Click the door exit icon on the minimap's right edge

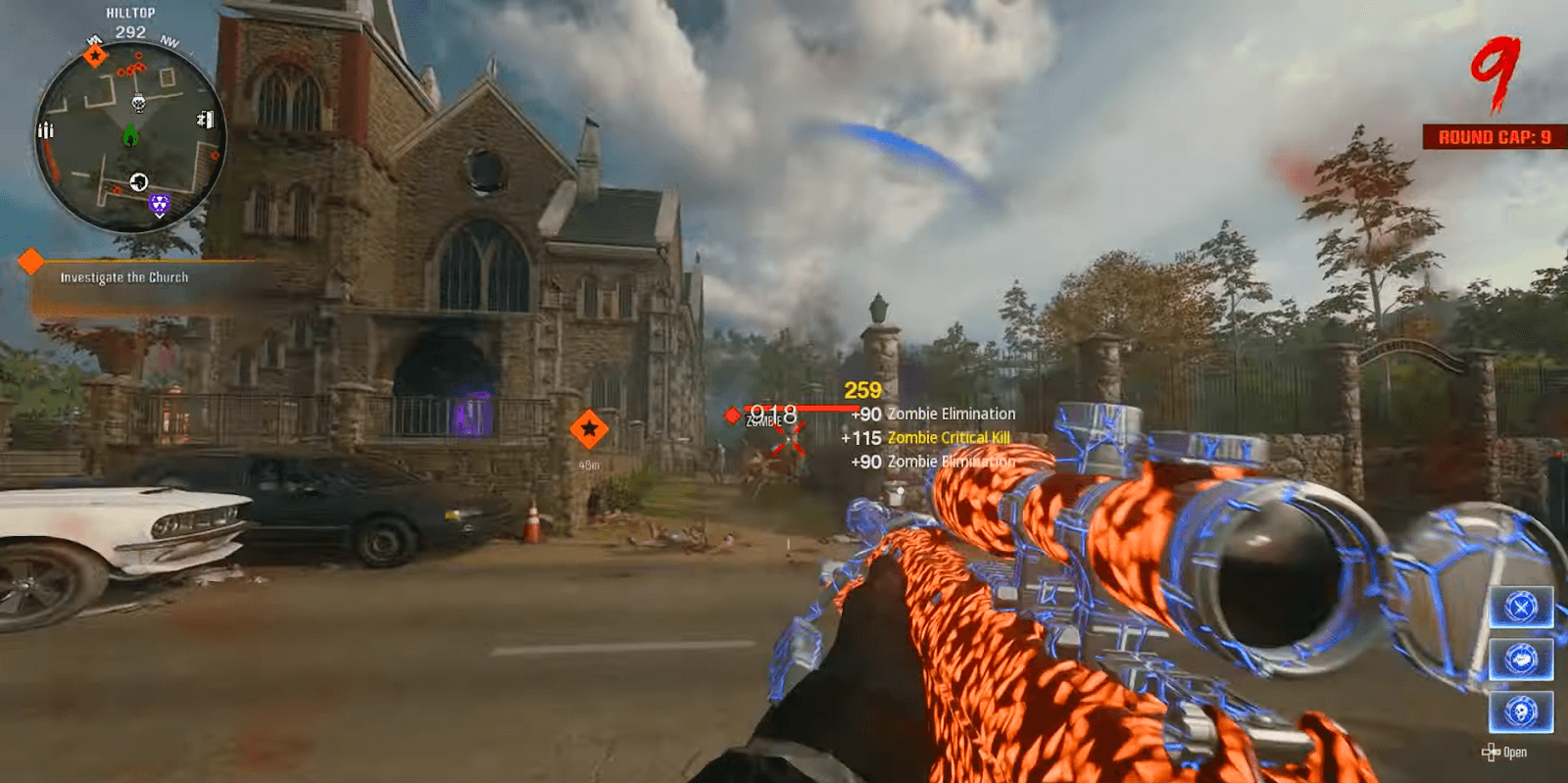207,118
